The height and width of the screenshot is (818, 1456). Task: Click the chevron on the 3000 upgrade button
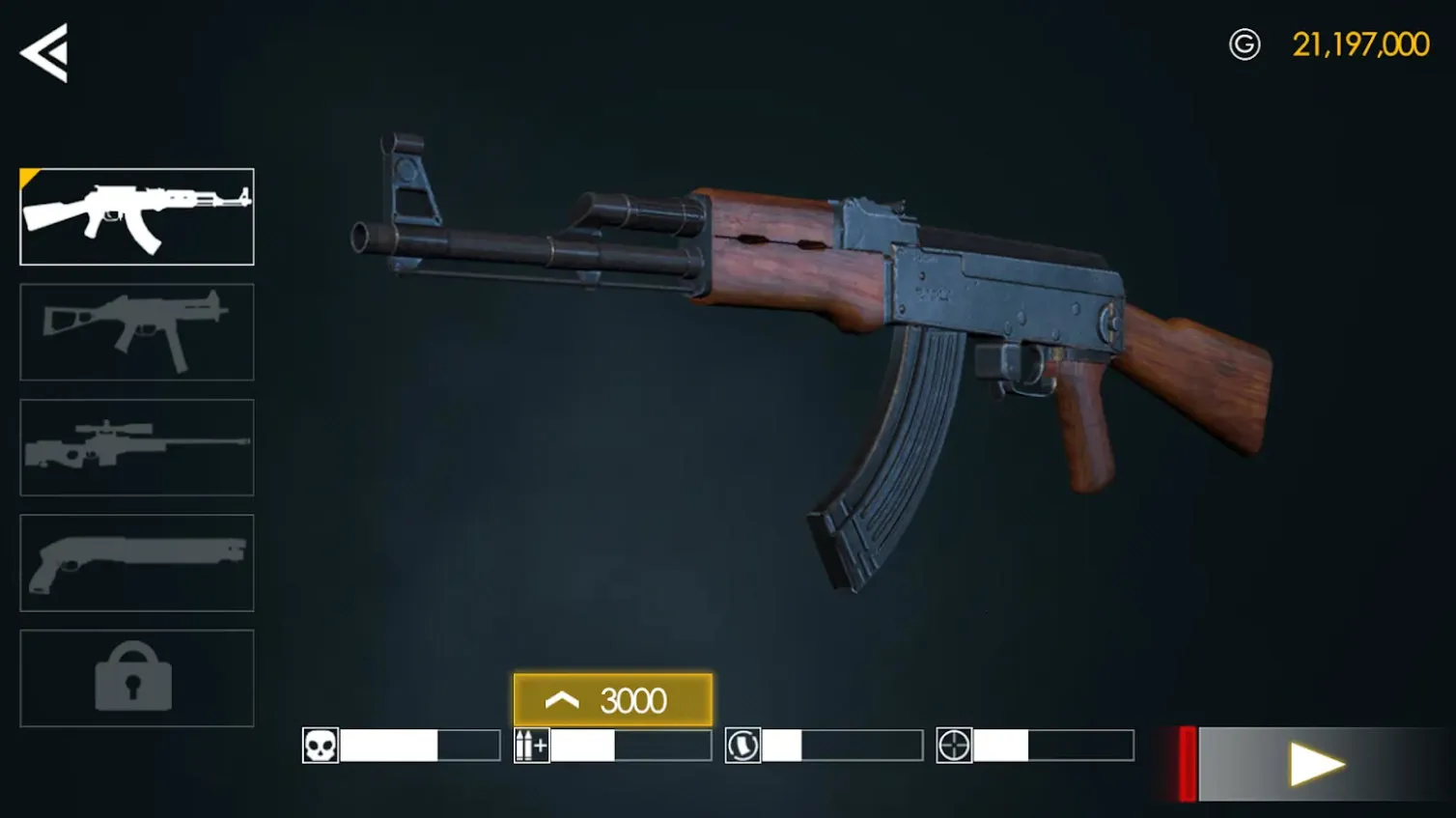pos(563,700)
